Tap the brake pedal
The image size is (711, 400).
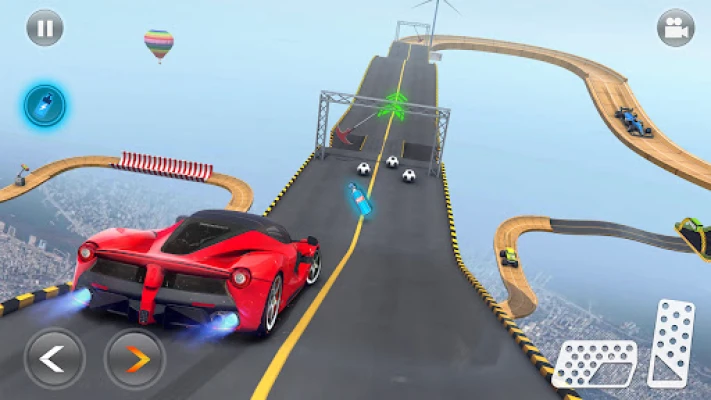coord(595,363)
